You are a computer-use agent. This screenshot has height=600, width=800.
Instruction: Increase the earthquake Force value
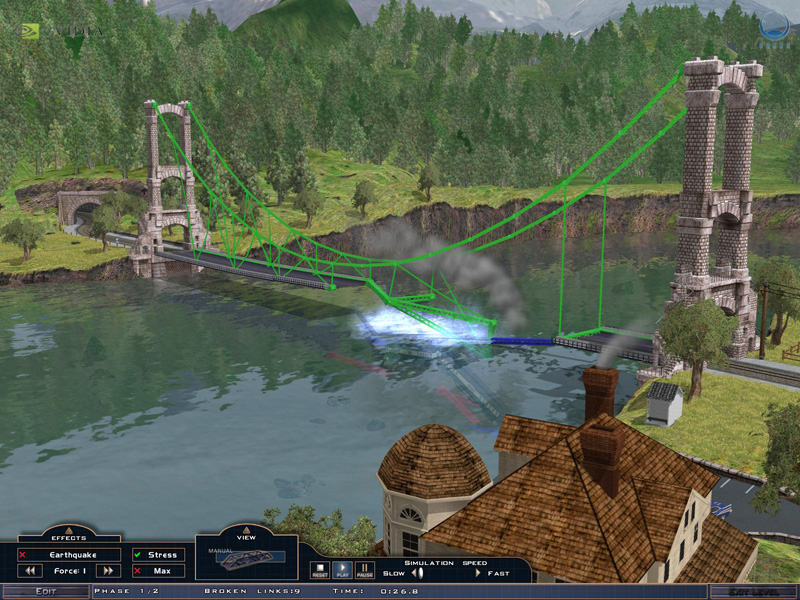(x=109, y=571)
